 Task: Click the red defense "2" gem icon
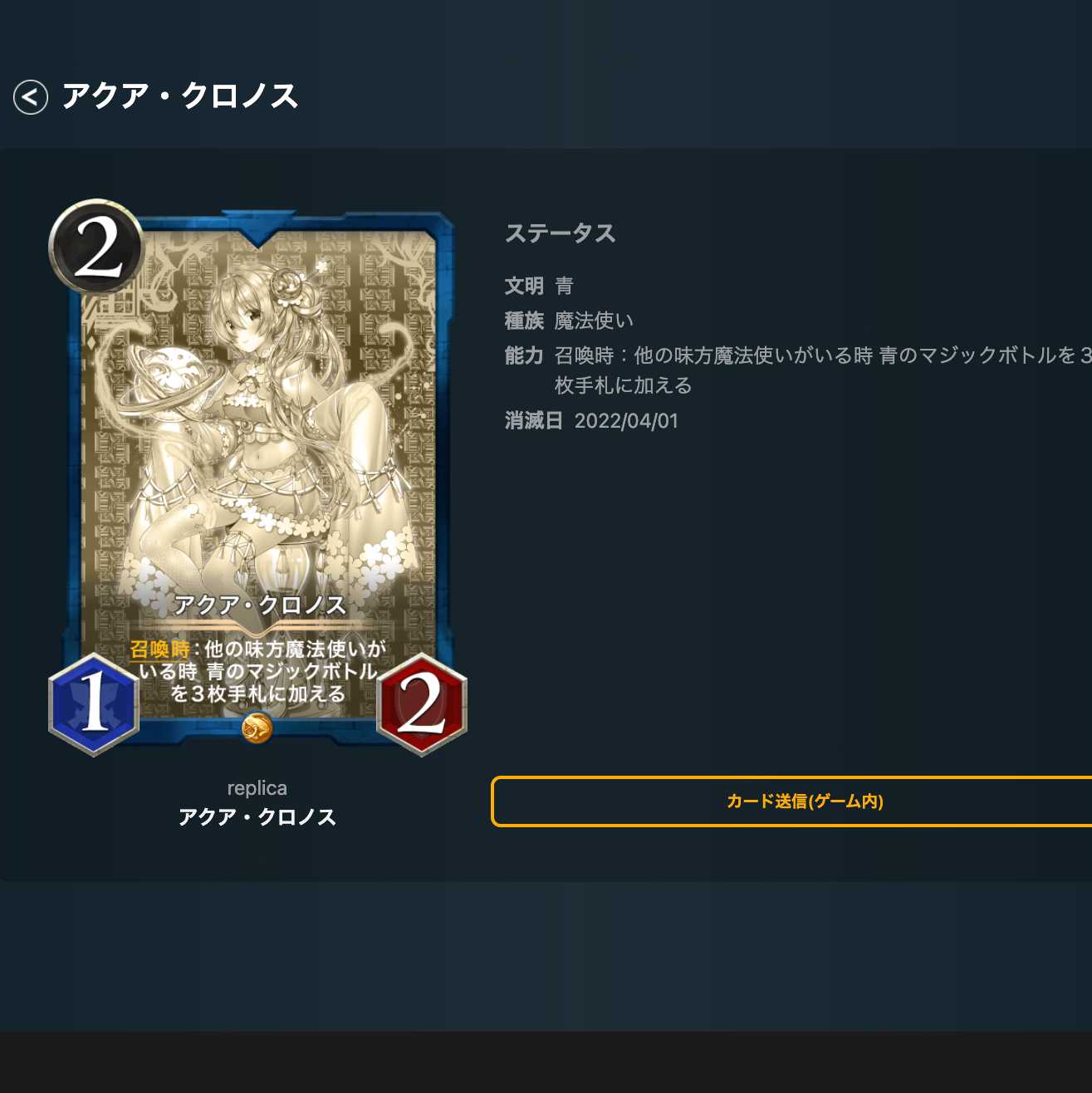pos(422,702)
